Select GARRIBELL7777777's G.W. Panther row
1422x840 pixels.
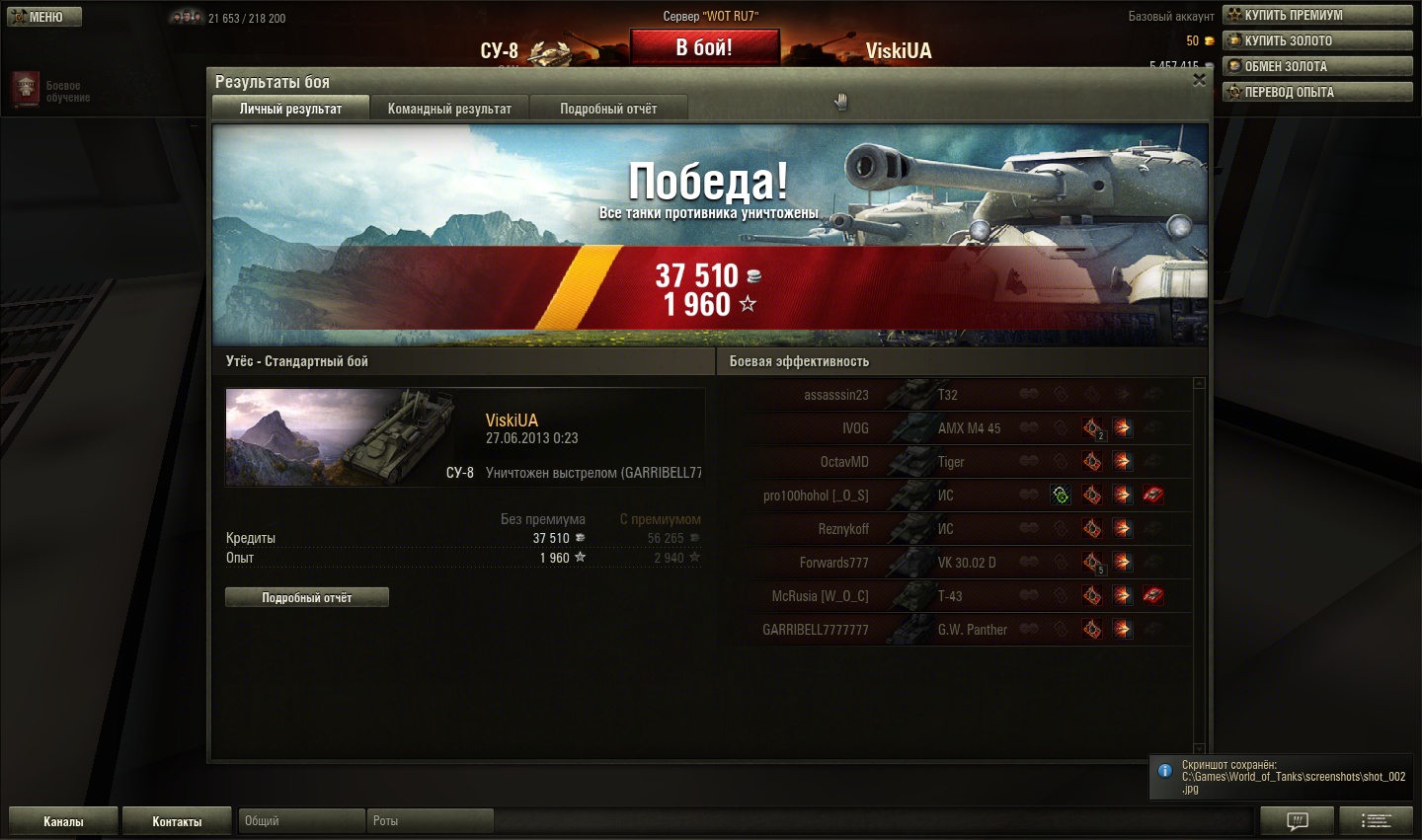coord(889,630)
